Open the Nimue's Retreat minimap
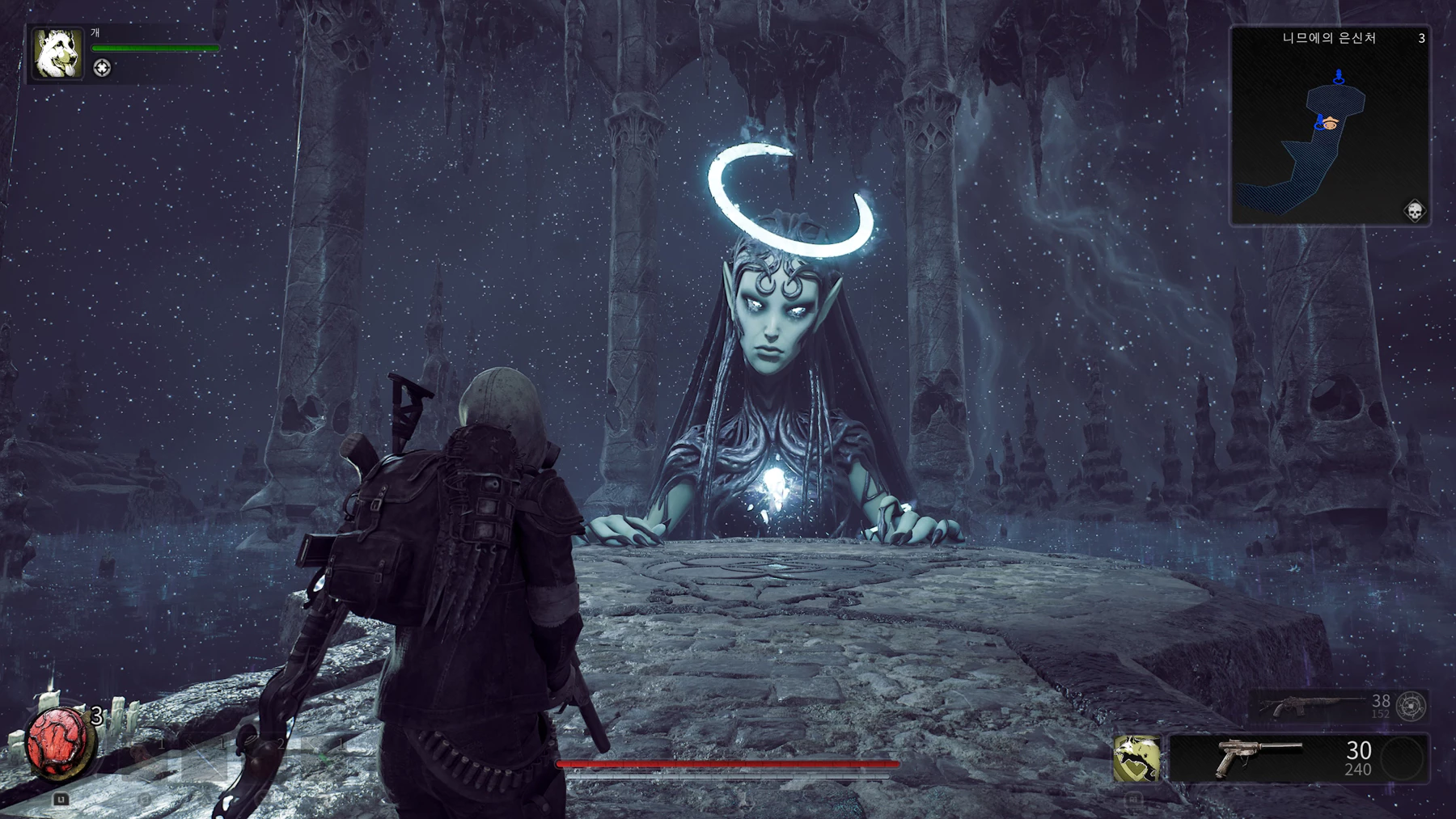Viewport: 1456px width, 819px height. (x=1330, y=125)
